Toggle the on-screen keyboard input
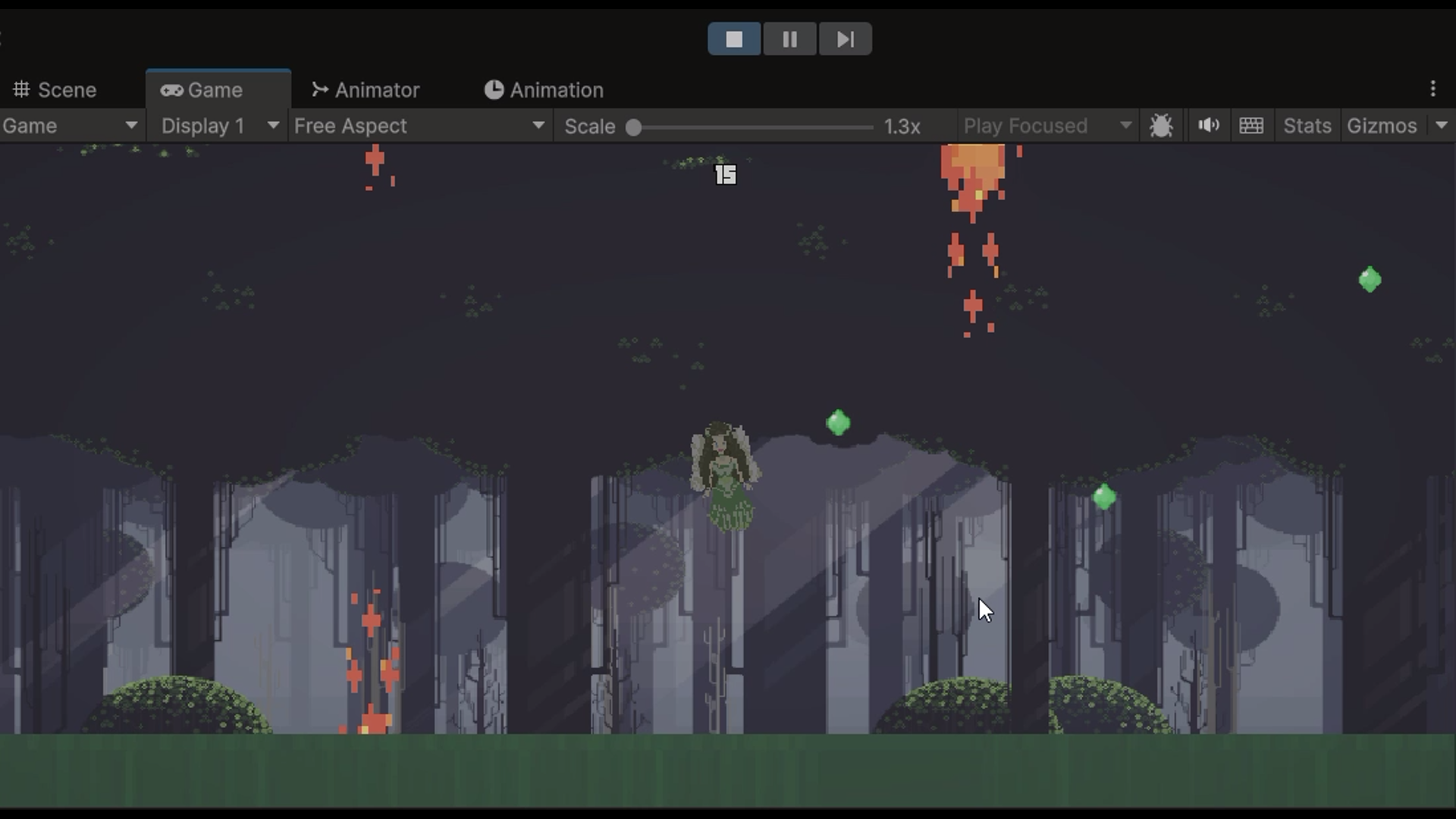Screen dimensions: 1456x819 [x=1251, y=125]
